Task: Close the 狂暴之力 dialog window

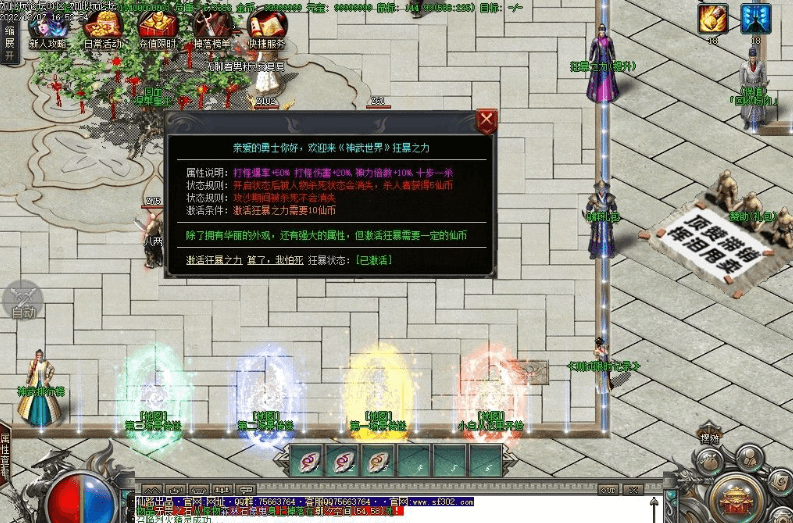Action: tap(486, 122)
